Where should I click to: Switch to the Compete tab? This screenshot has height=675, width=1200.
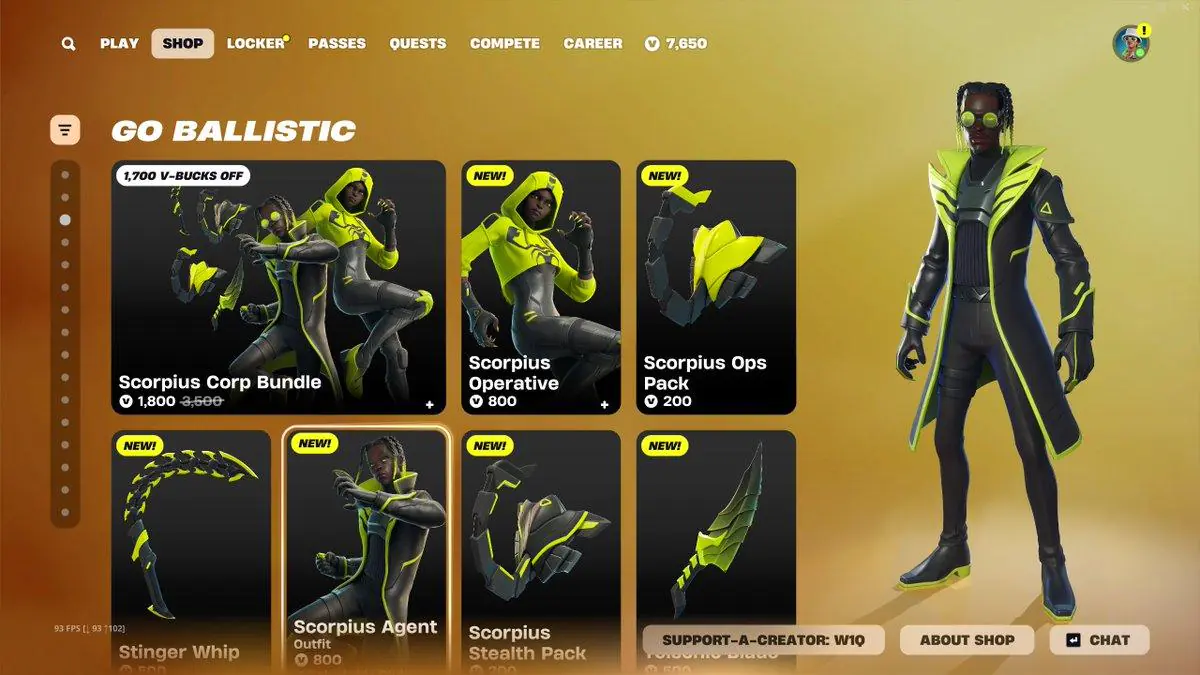pos(505,44)
